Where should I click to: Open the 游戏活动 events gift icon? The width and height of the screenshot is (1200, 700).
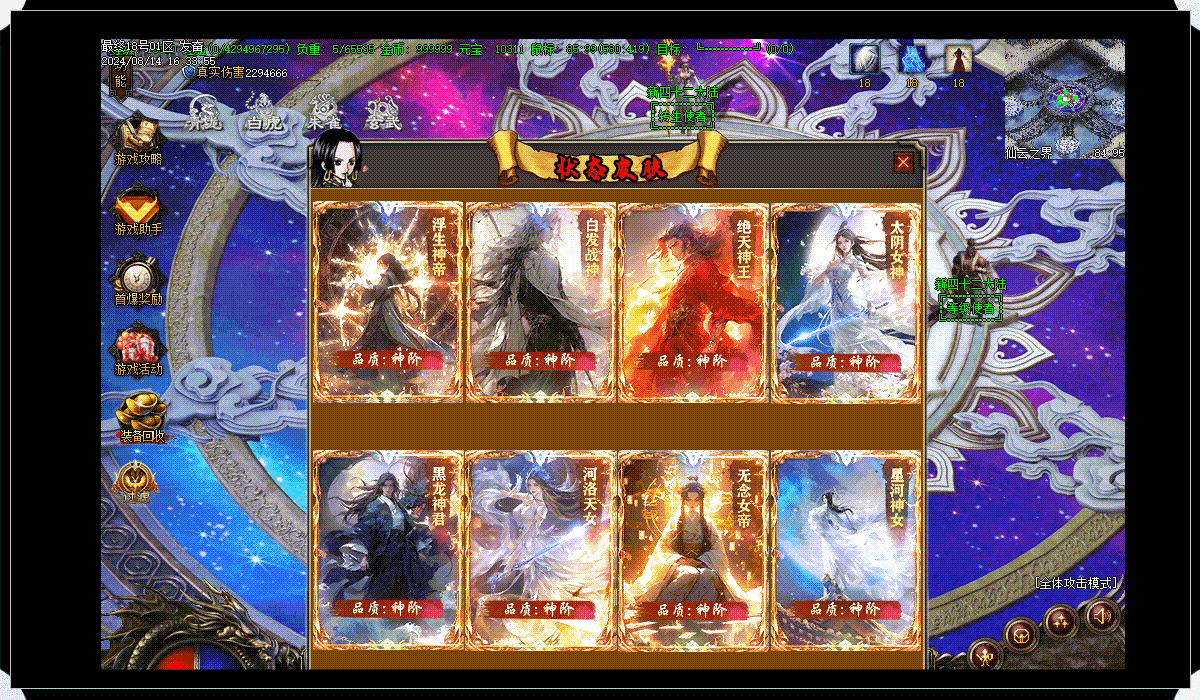(x=138, y=350)
